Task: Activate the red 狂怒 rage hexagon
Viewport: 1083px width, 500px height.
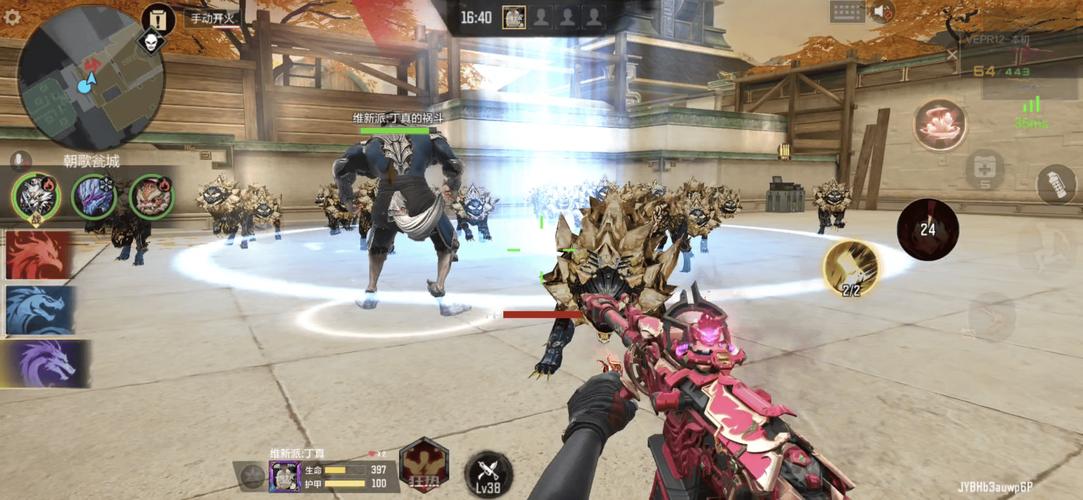Action: click(424, 464)
